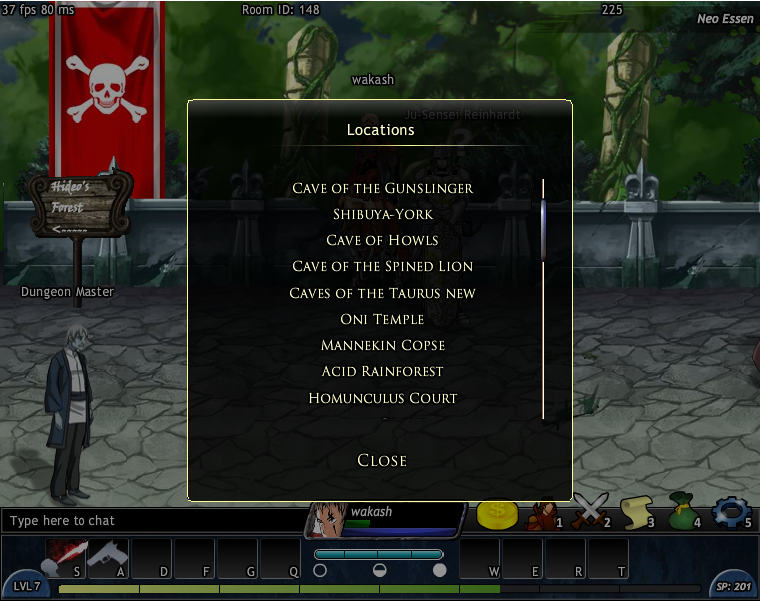Travel to the Acid Rainforest

(382, 371)
